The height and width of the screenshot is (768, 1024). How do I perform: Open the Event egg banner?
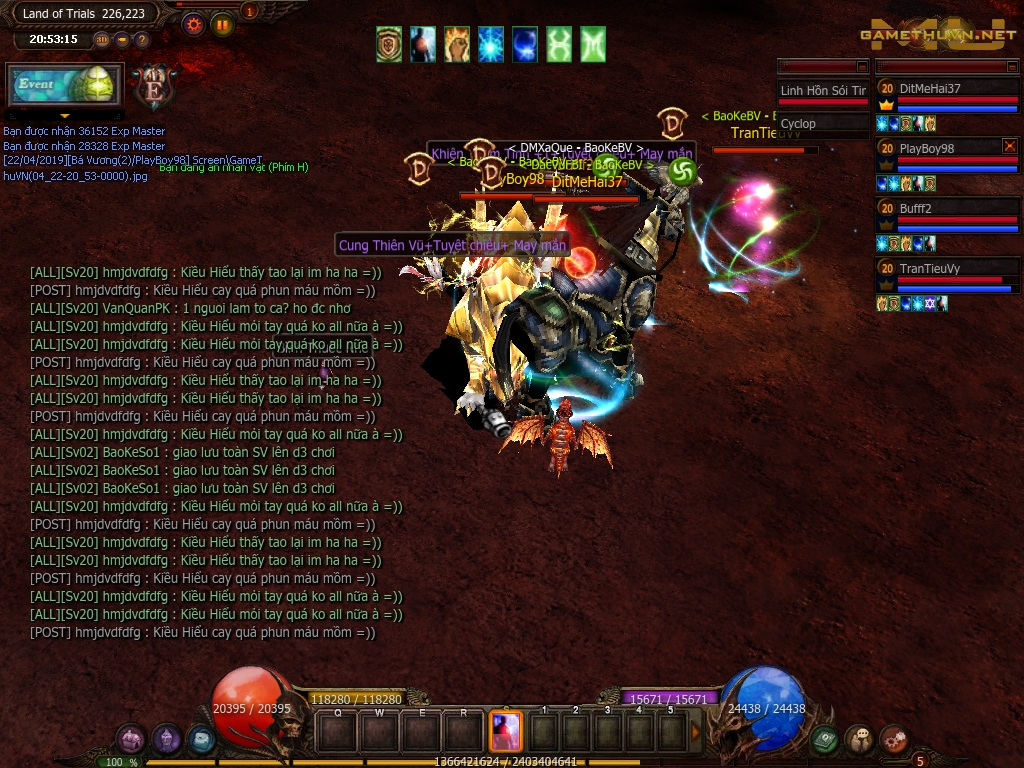65,85
